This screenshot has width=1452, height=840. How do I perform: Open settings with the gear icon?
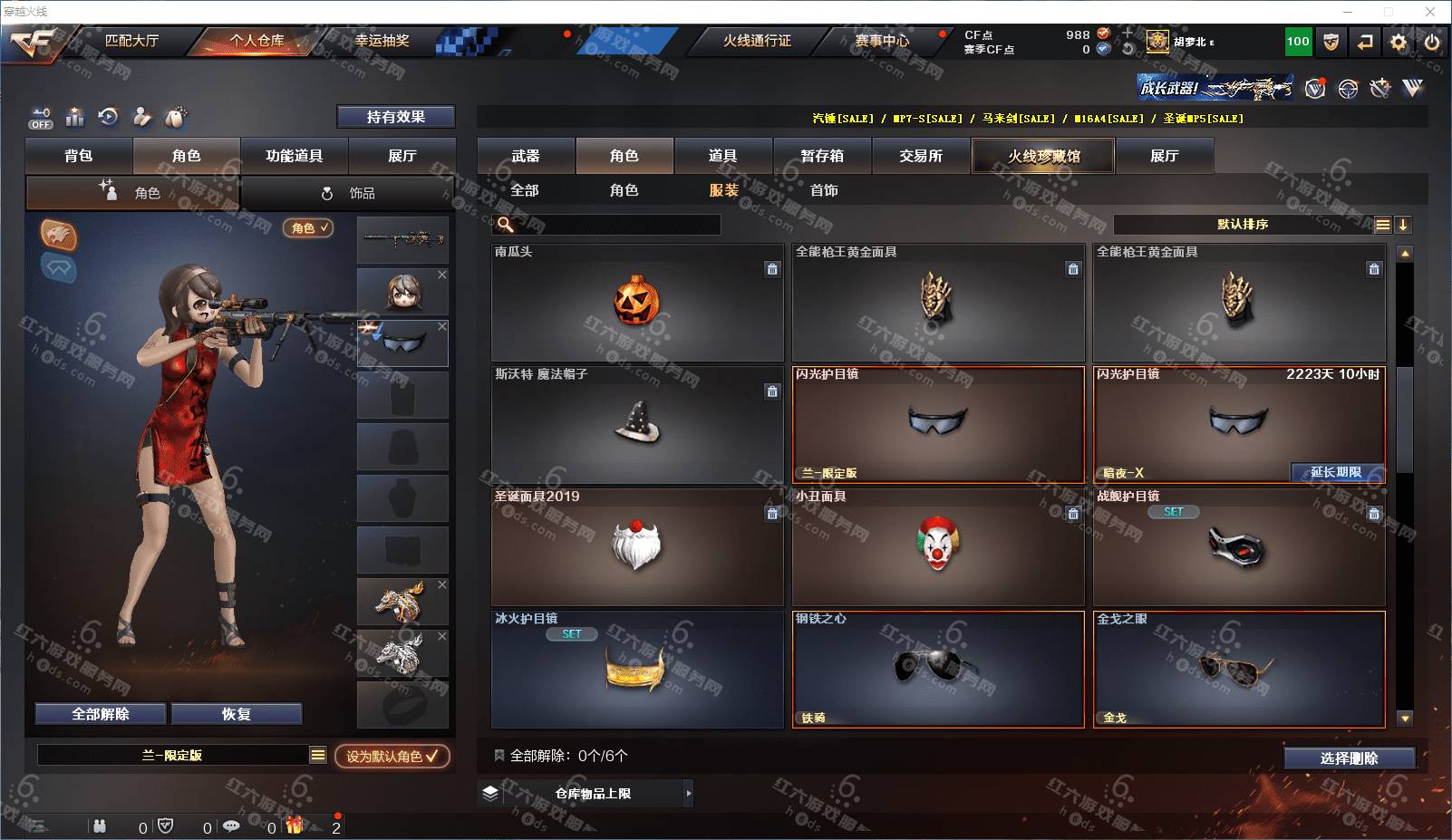tap(1399, 42)
